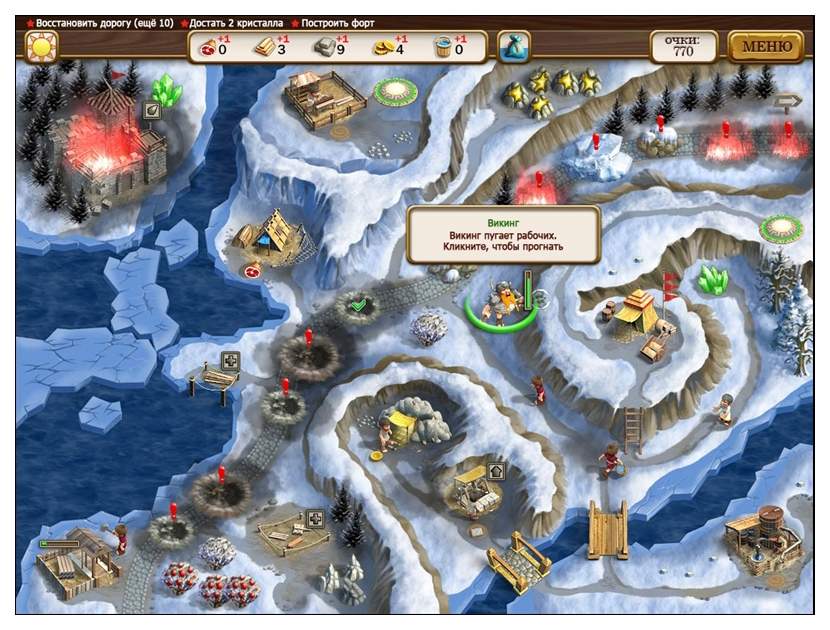The width and height of the screenshot is (830, 630).
Task: Open the МЕНЮ button
Action: [766, 46]
